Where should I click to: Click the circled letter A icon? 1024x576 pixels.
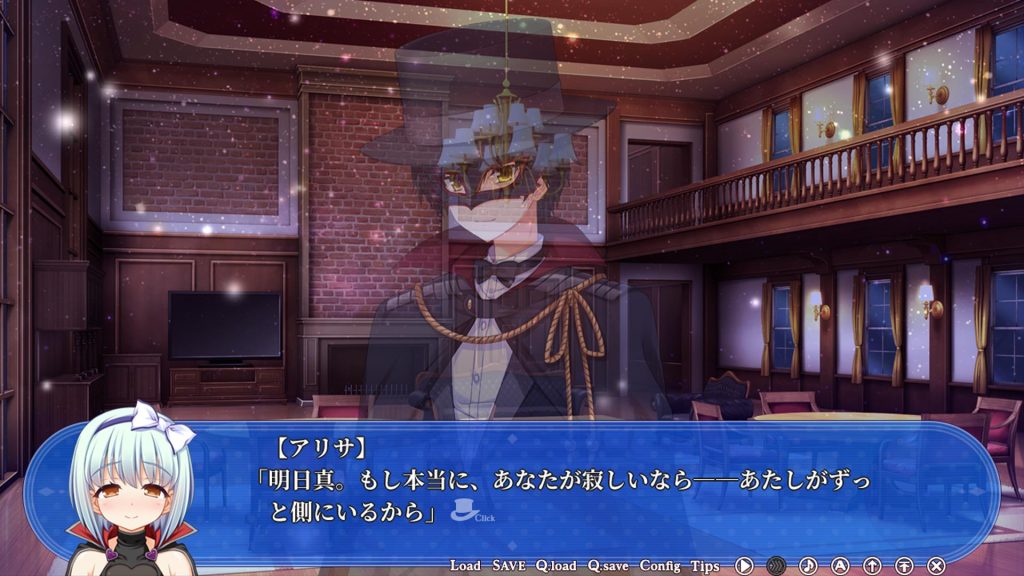(840, 566)
